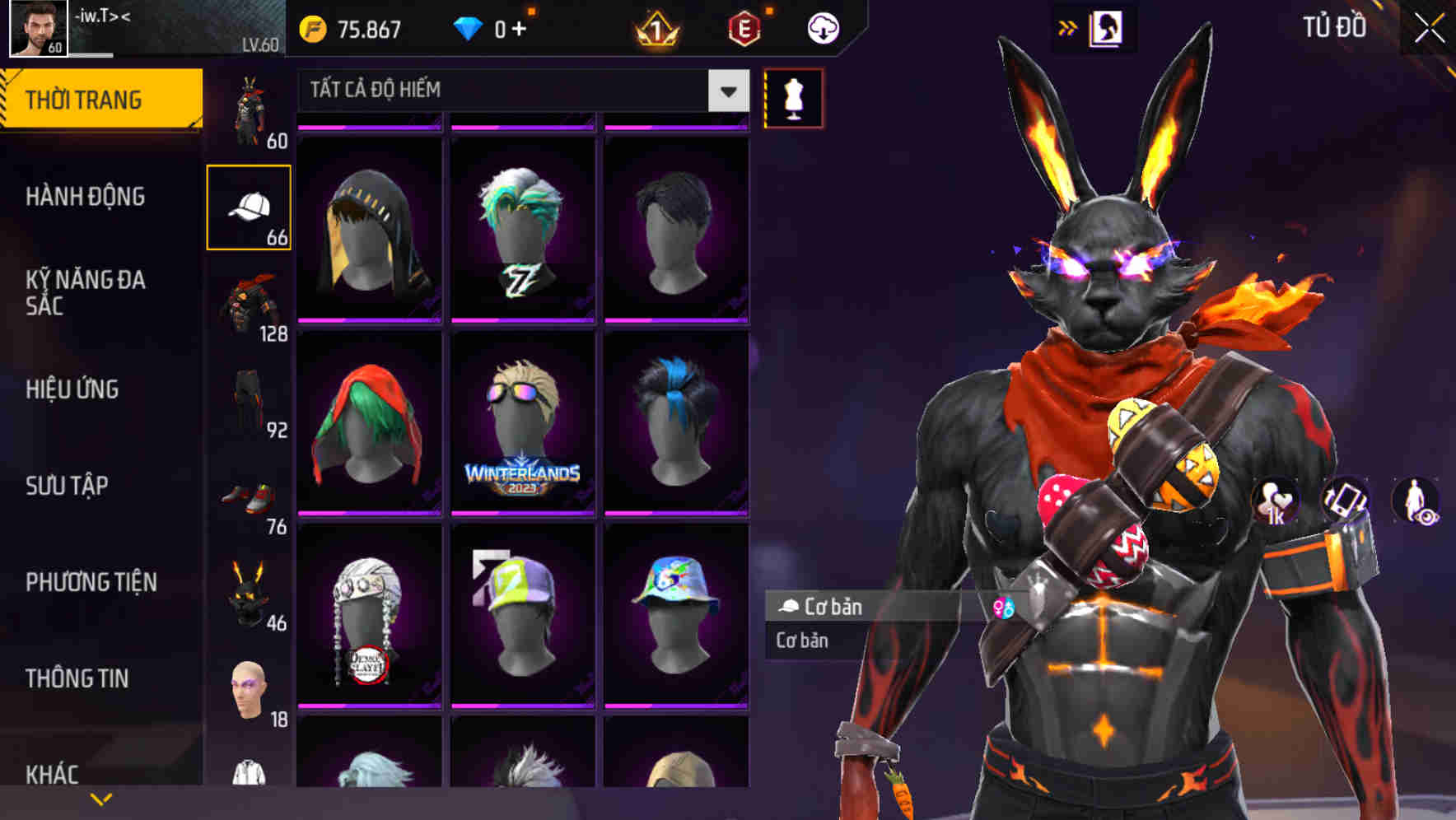Viewport: 1456px width, 820px height.
Task: Click the diamond currency icon in the top bar
Action: [468, 27]
